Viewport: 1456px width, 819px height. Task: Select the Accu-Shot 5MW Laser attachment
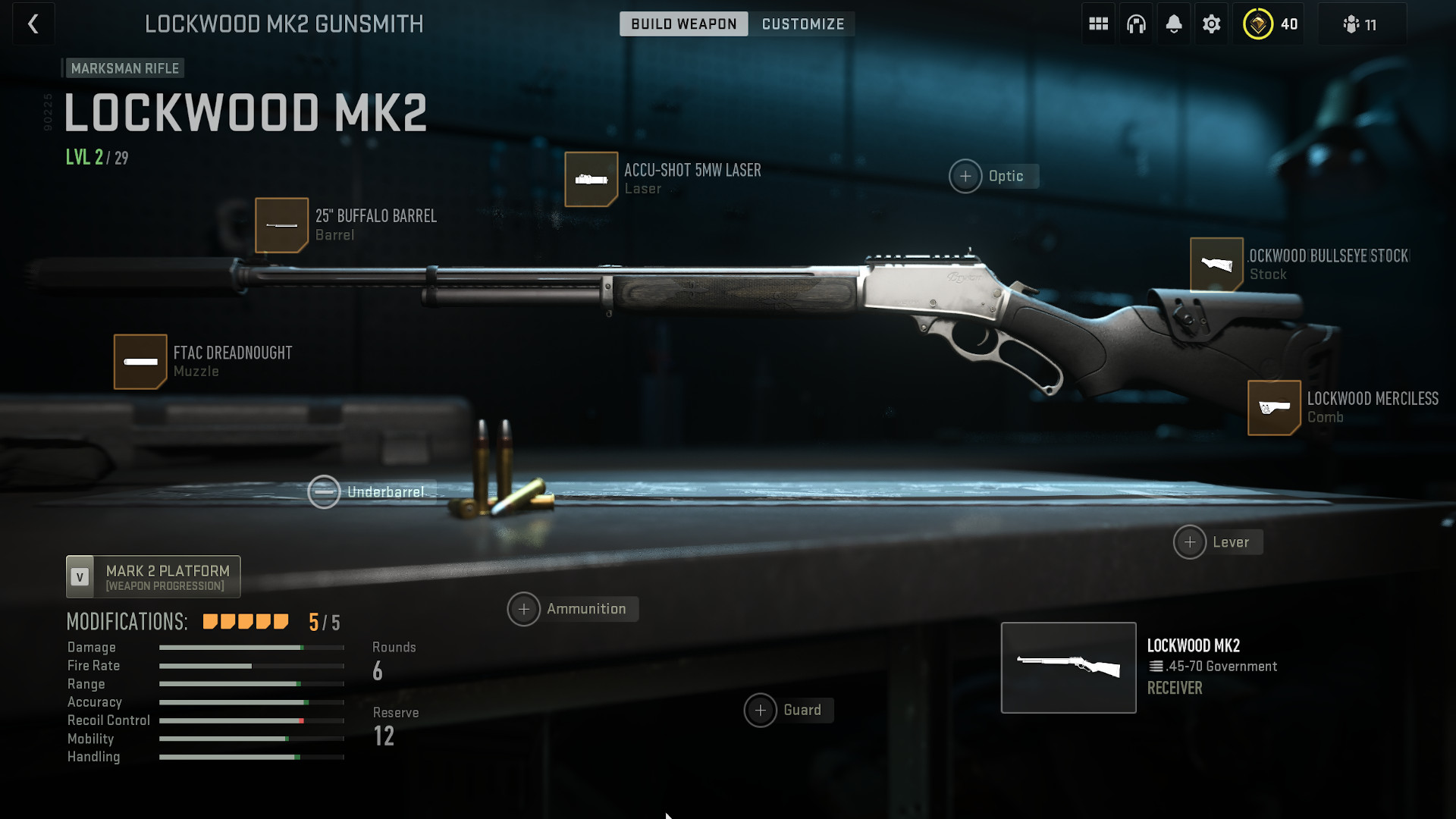[x=591, y=180]
